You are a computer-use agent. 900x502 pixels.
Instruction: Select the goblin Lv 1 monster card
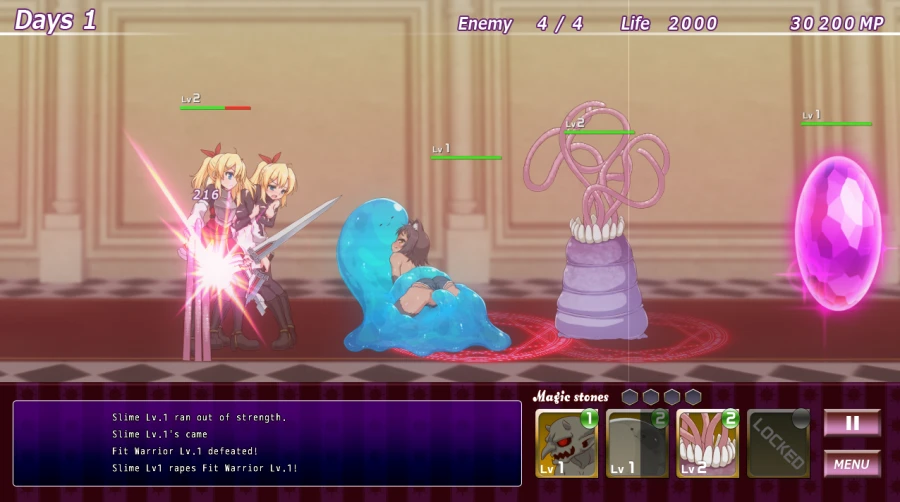(566, 443)
